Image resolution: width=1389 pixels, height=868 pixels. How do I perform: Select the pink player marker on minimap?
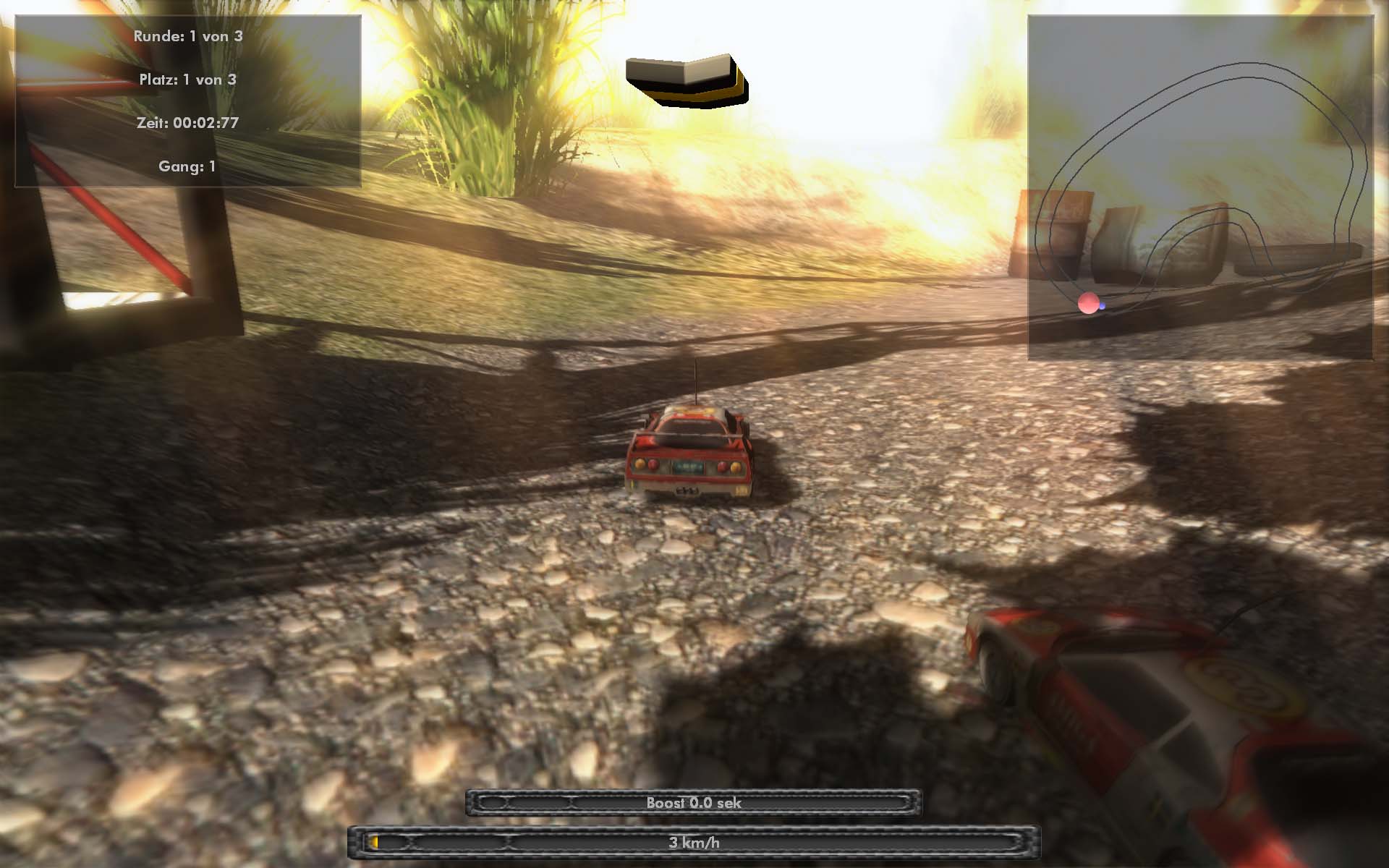pos(1088,304)
